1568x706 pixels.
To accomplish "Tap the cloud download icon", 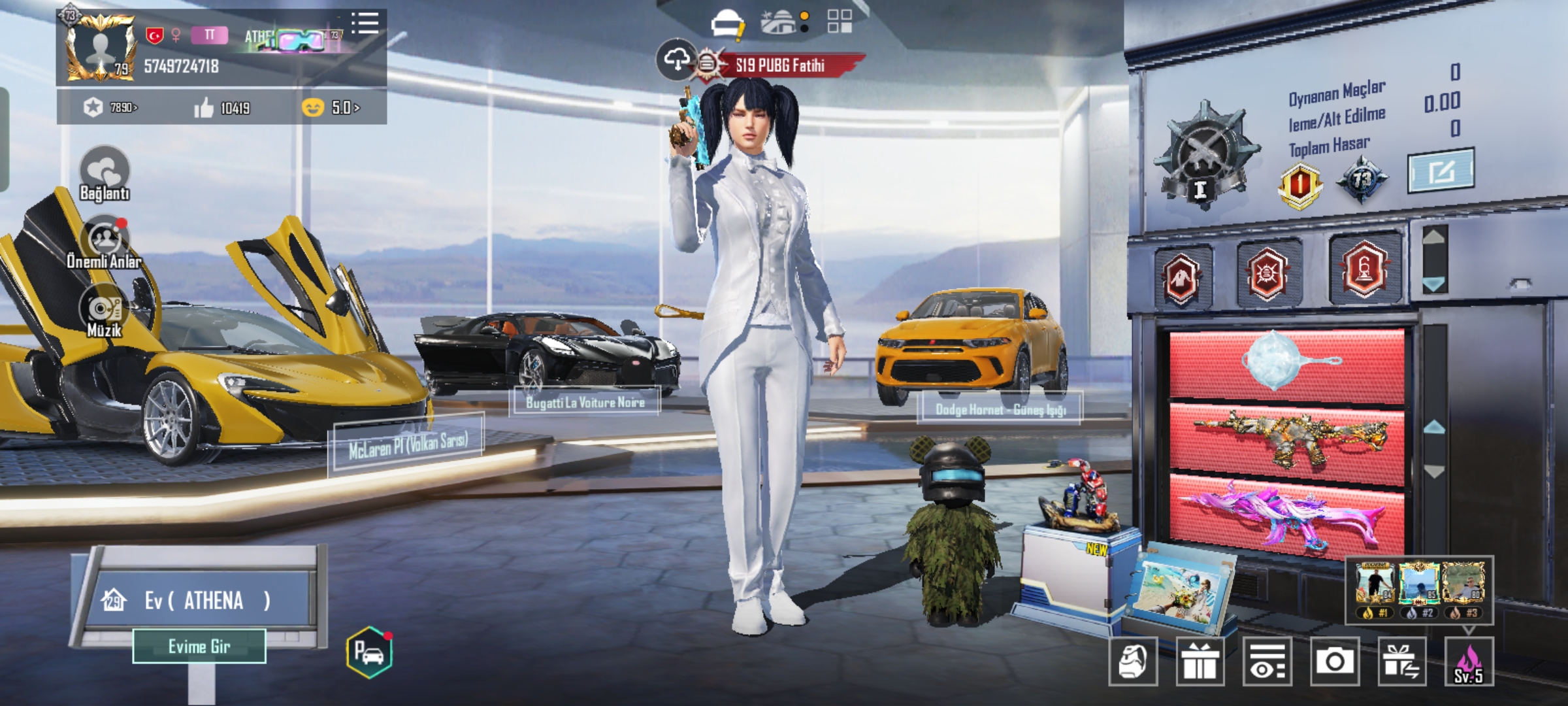I will pyautogui.click(x=676, y=60).
